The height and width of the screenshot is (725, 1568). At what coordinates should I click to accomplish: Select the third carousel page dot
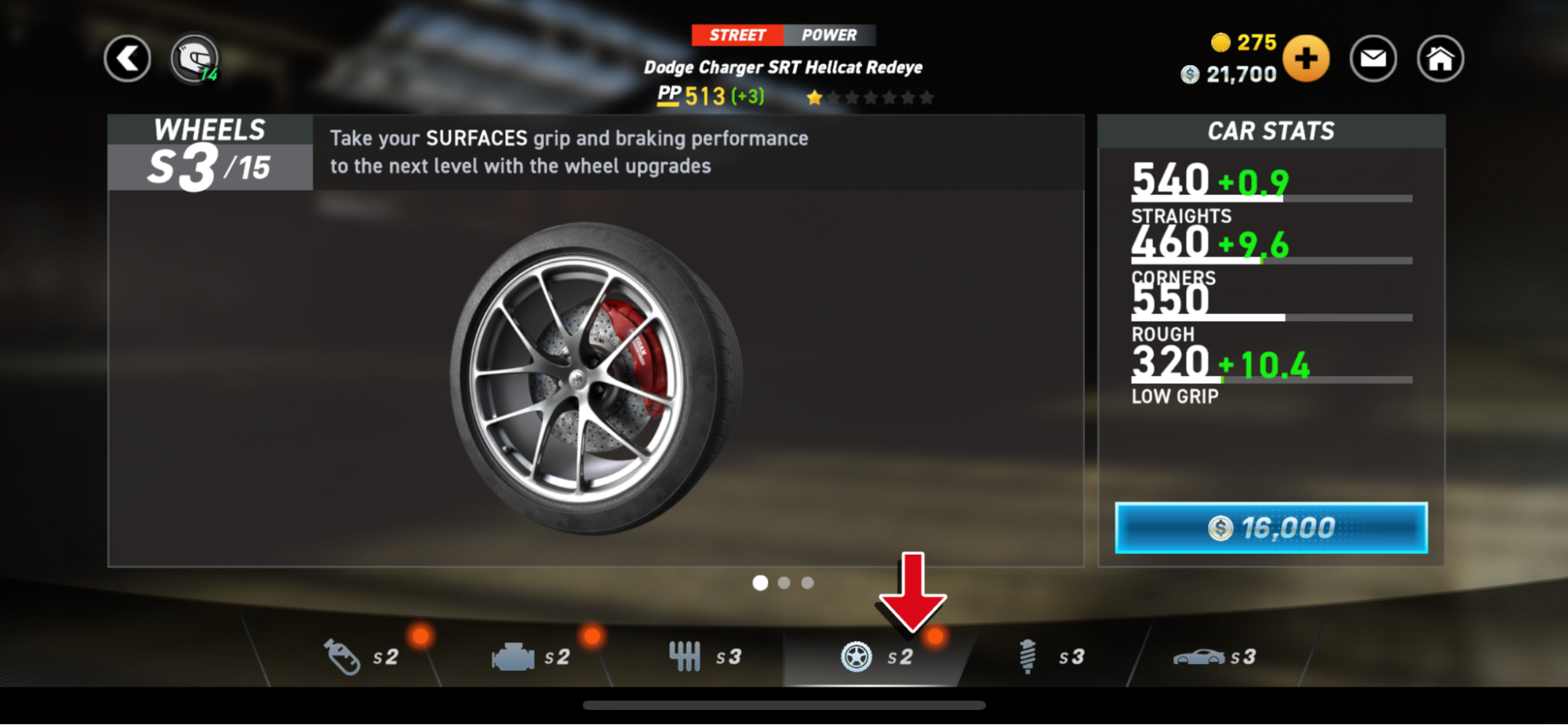tap(807, 582)
